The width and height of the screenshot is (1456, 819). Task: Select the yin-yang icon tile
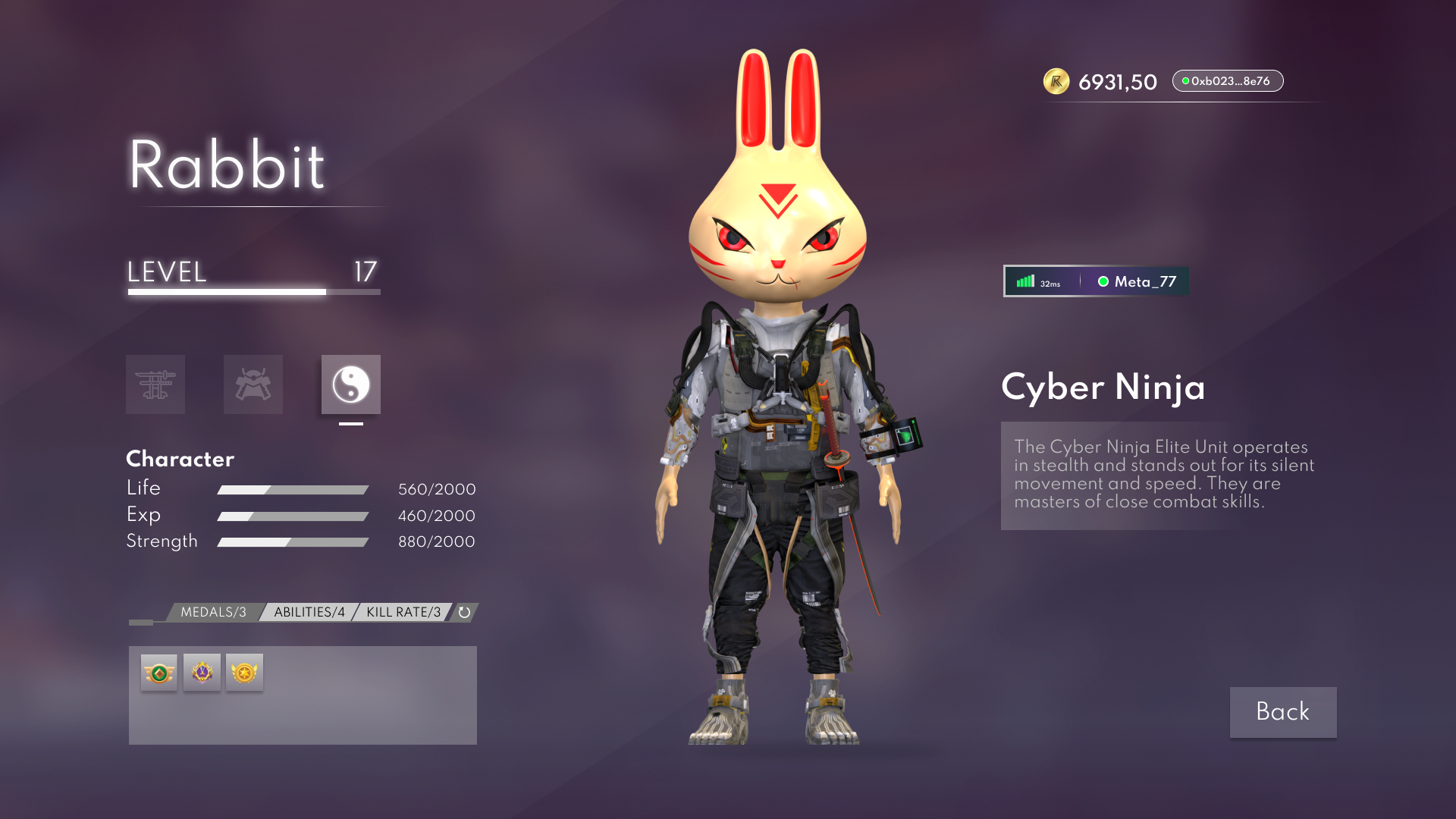(x=350, y=384)
